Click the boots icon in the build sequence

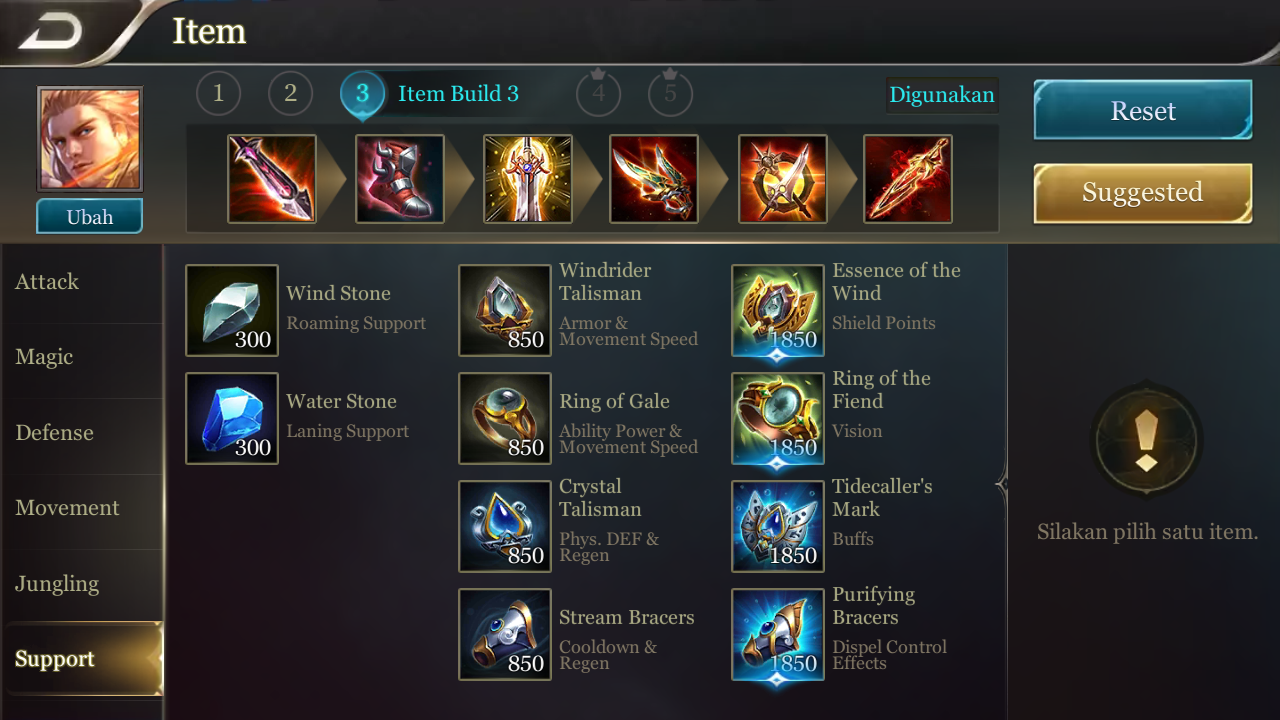(x=399, y=179)
